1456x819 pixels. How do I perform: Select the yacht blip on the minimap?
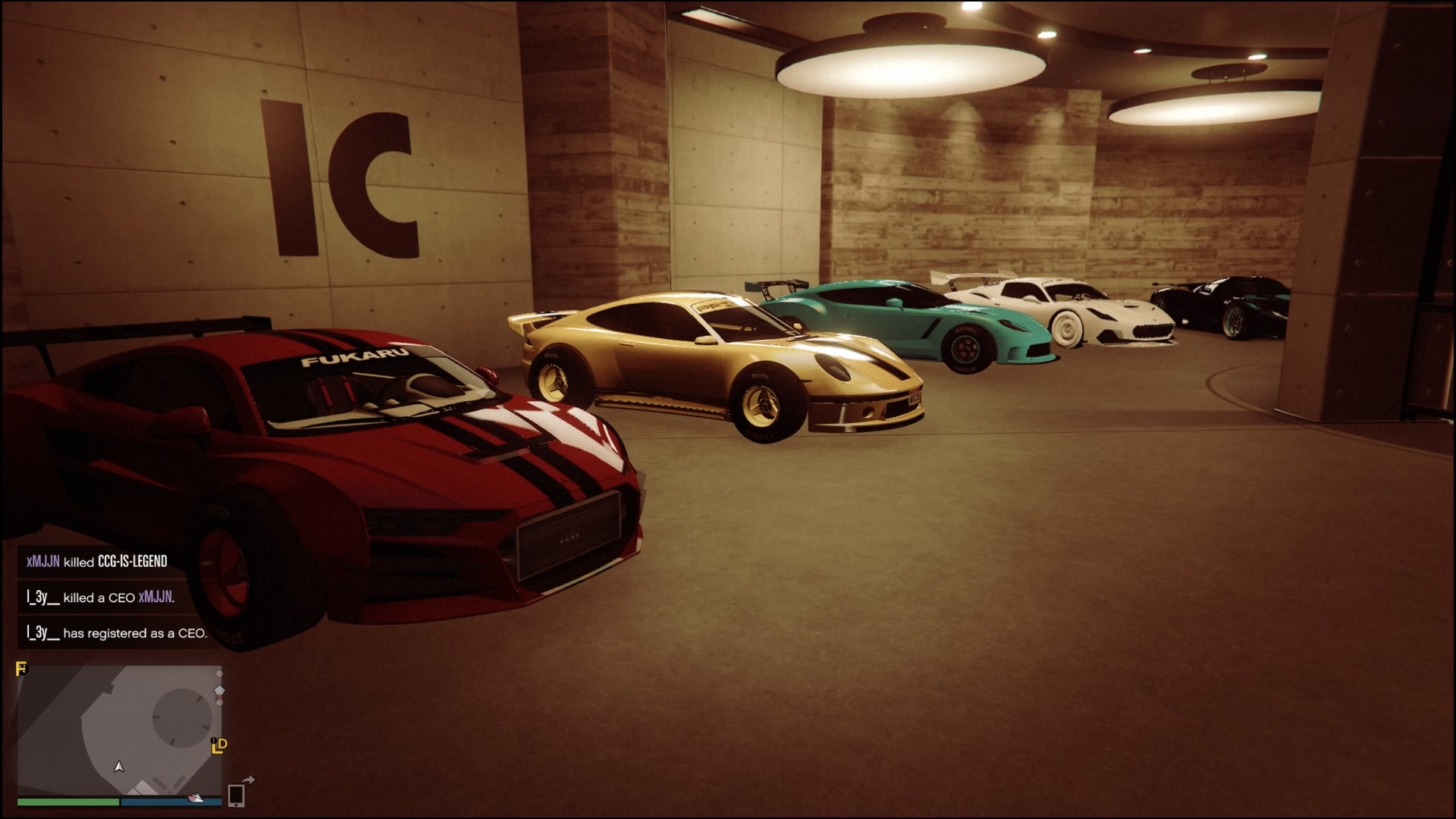196,798
